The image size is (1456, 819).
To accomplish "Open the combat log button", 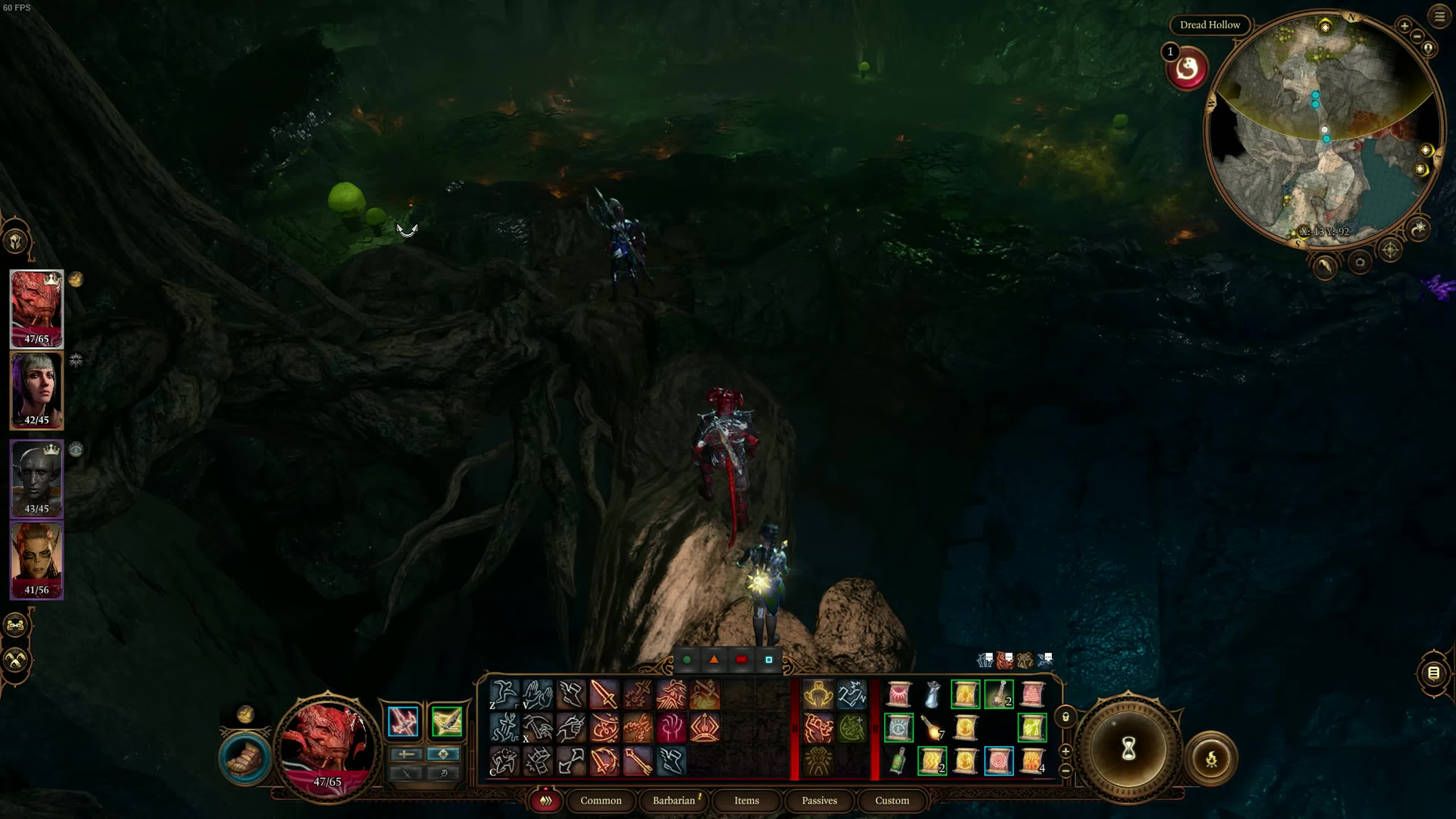I will coord(1433,673).
